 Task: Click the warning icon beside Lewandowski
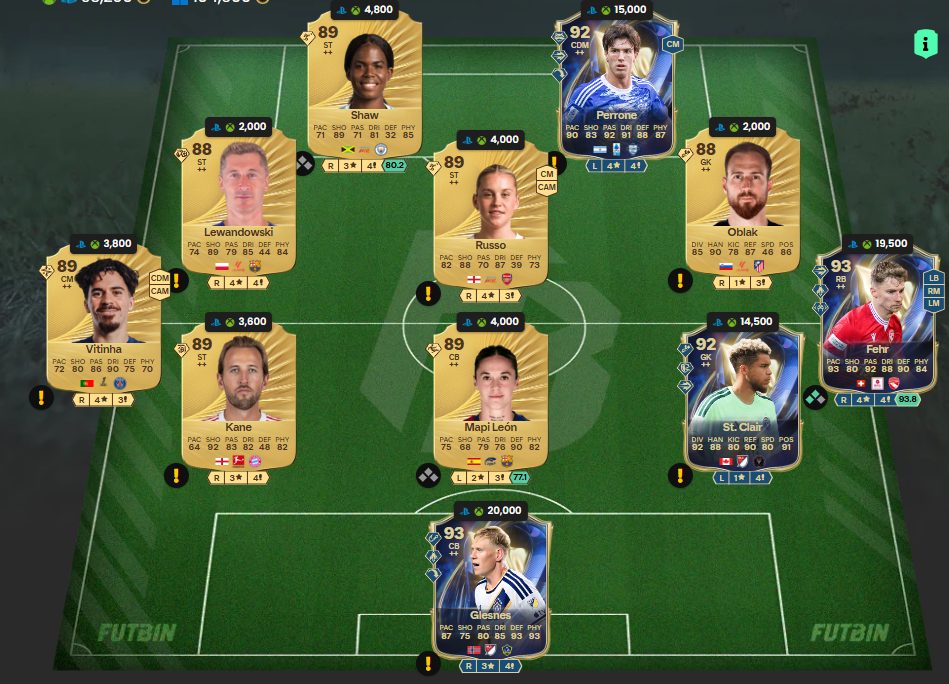176,280
